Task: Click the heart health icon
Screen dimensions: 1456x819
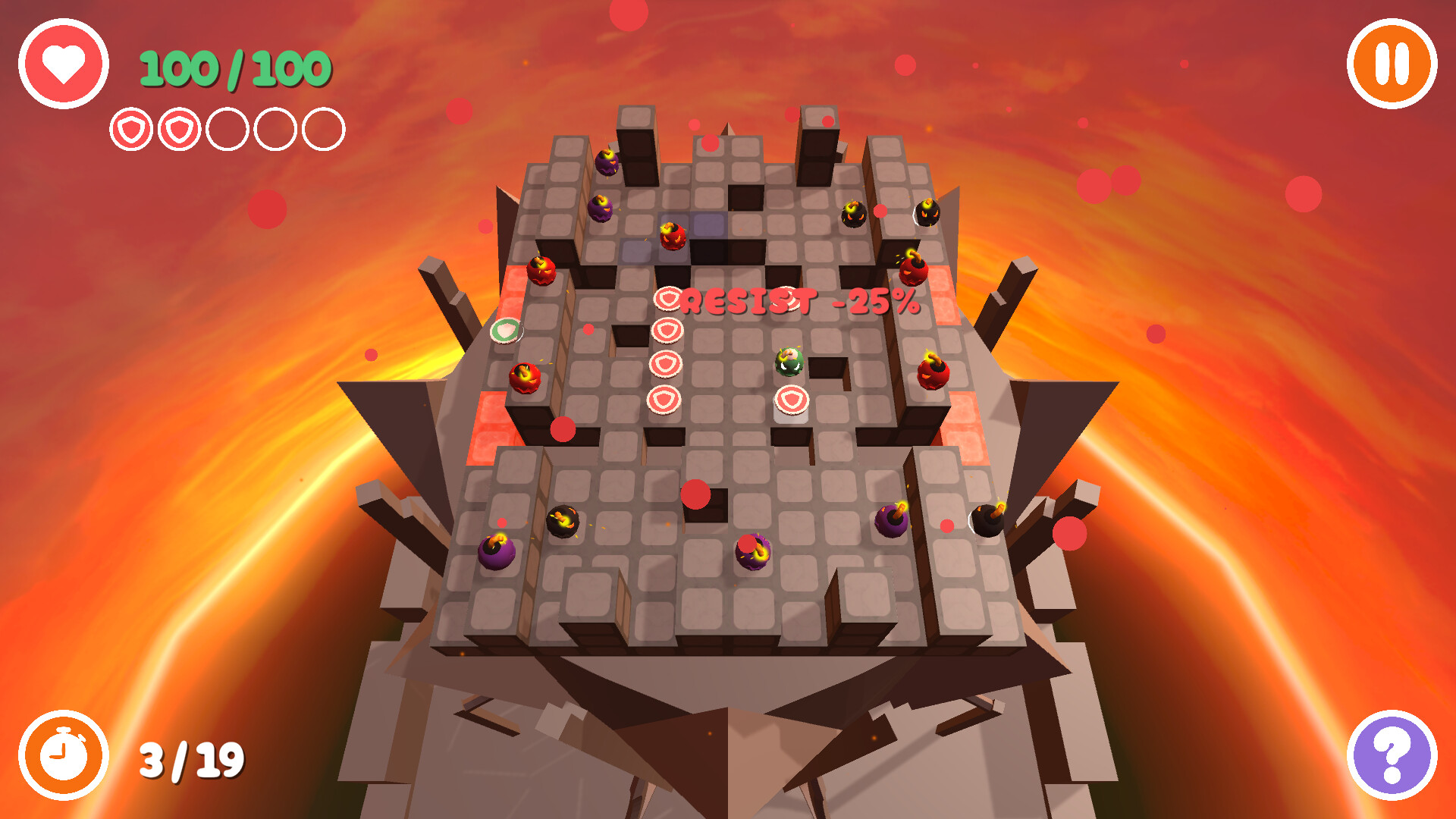Action: pyautogui.click(x=64, y=64)
